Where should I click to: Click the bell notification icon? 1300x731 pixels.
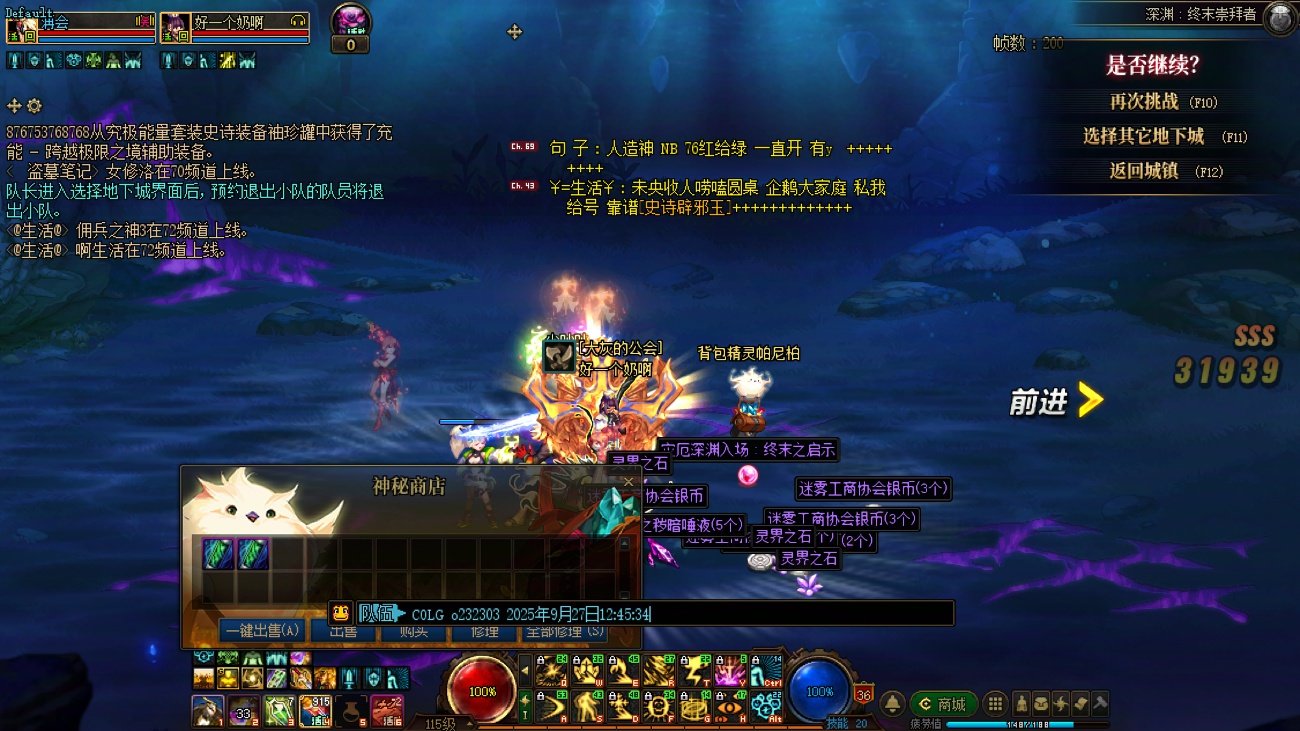(x=892, y=704)
